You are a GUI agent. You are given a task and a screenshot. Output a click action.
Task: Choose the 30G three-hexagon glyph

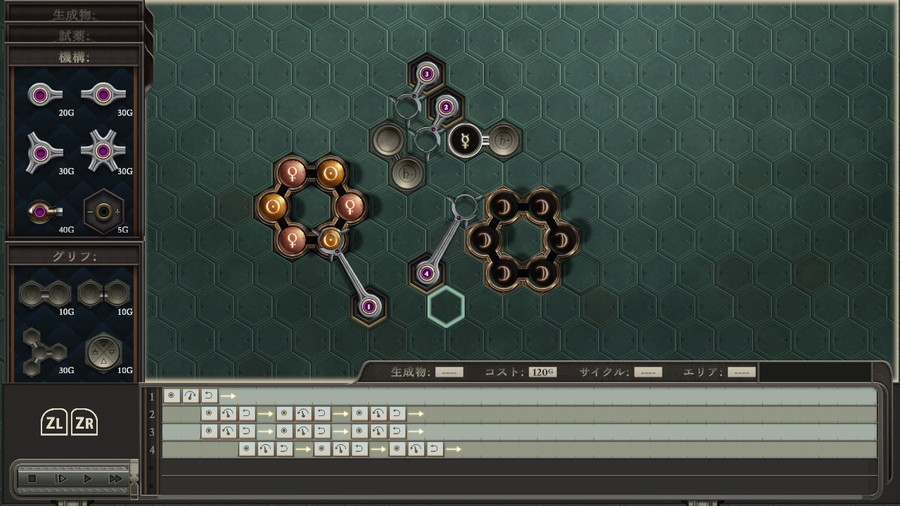click(x=43, y=350)
